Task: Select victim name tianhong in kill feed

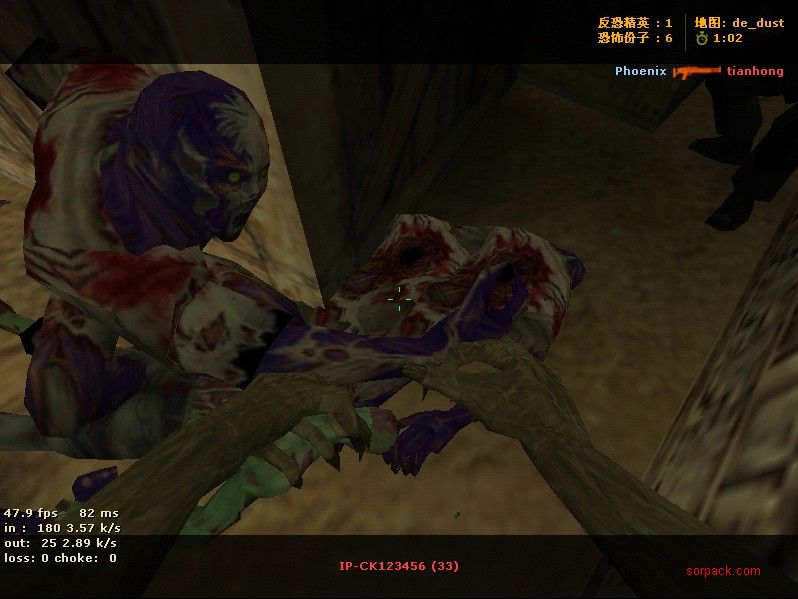Action: tap(755, 71)
